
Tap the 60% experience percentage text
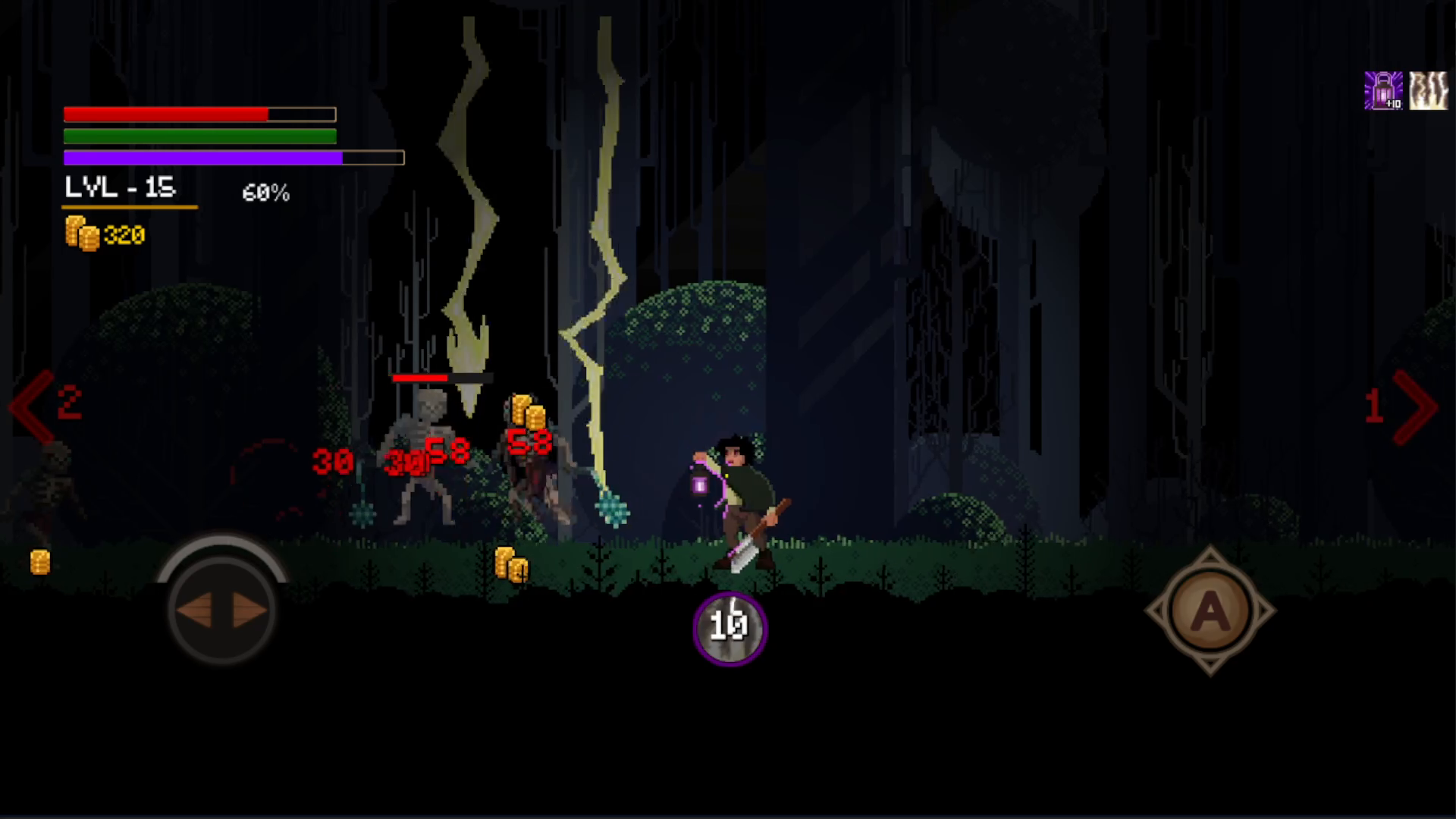(x=265, y=193)
